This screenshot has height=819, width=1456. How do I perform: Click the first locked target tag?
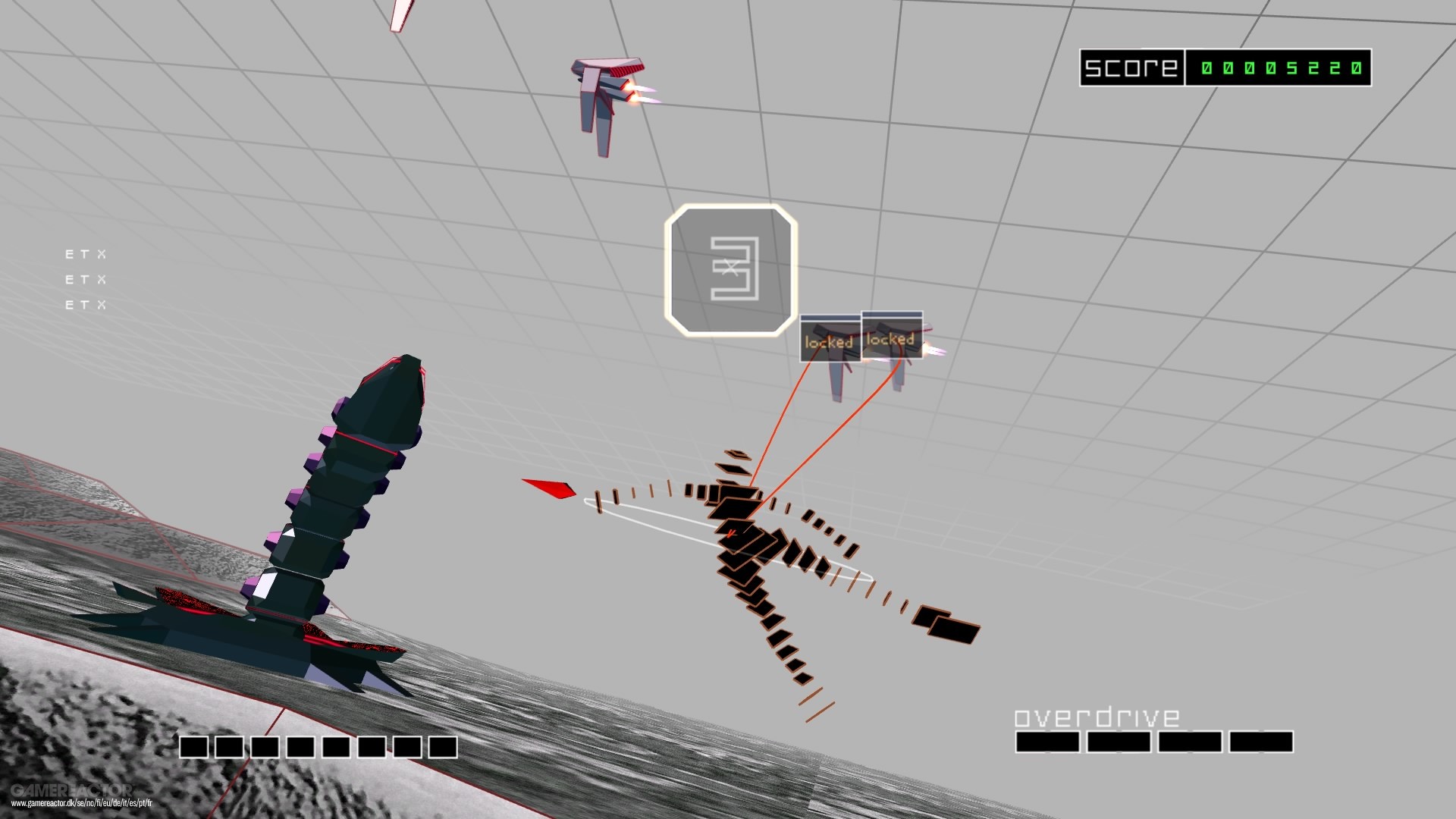(x=828, y=341)
